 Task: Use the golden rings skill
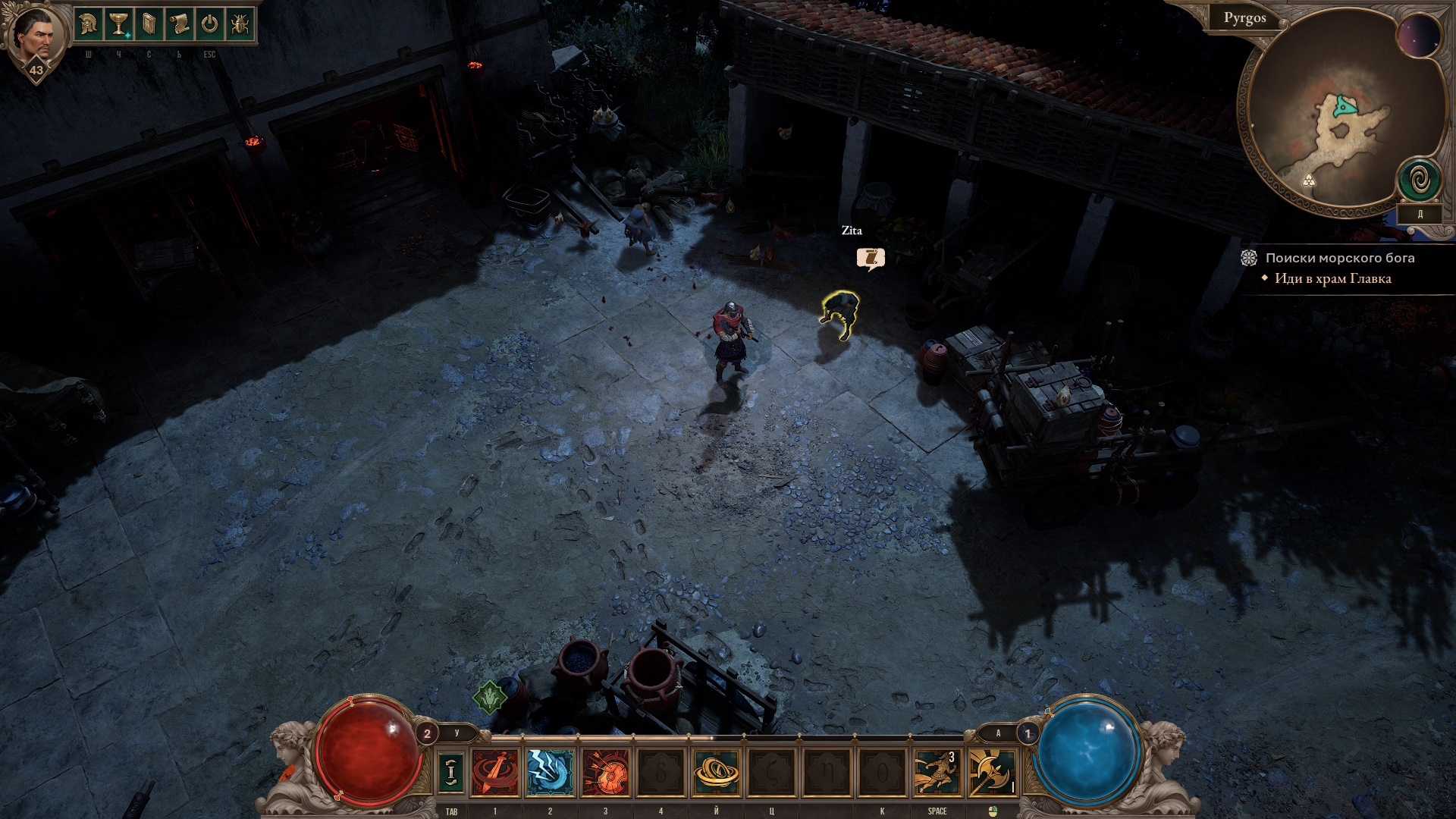point(716,772)
